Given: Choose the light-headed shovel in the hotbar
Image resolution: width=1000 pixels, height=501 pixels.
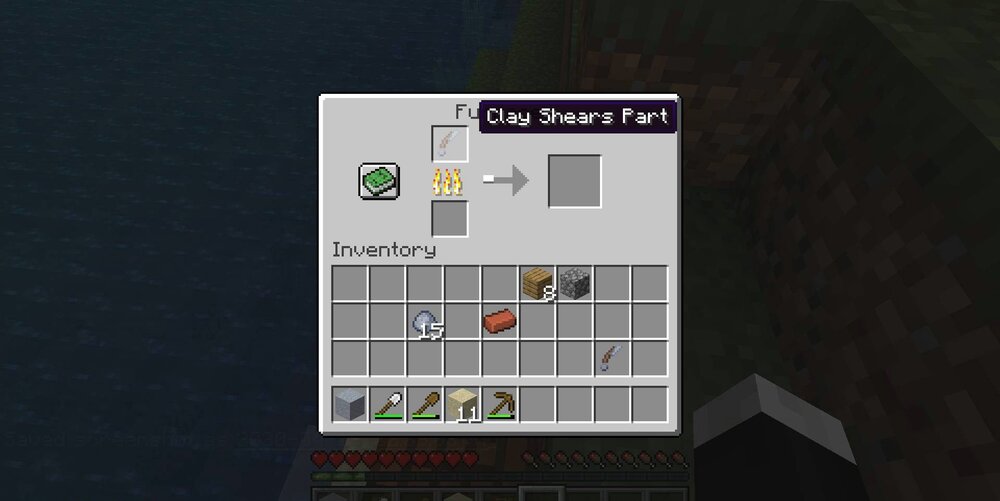Looking at the screenshot, I should click(388, 404).
